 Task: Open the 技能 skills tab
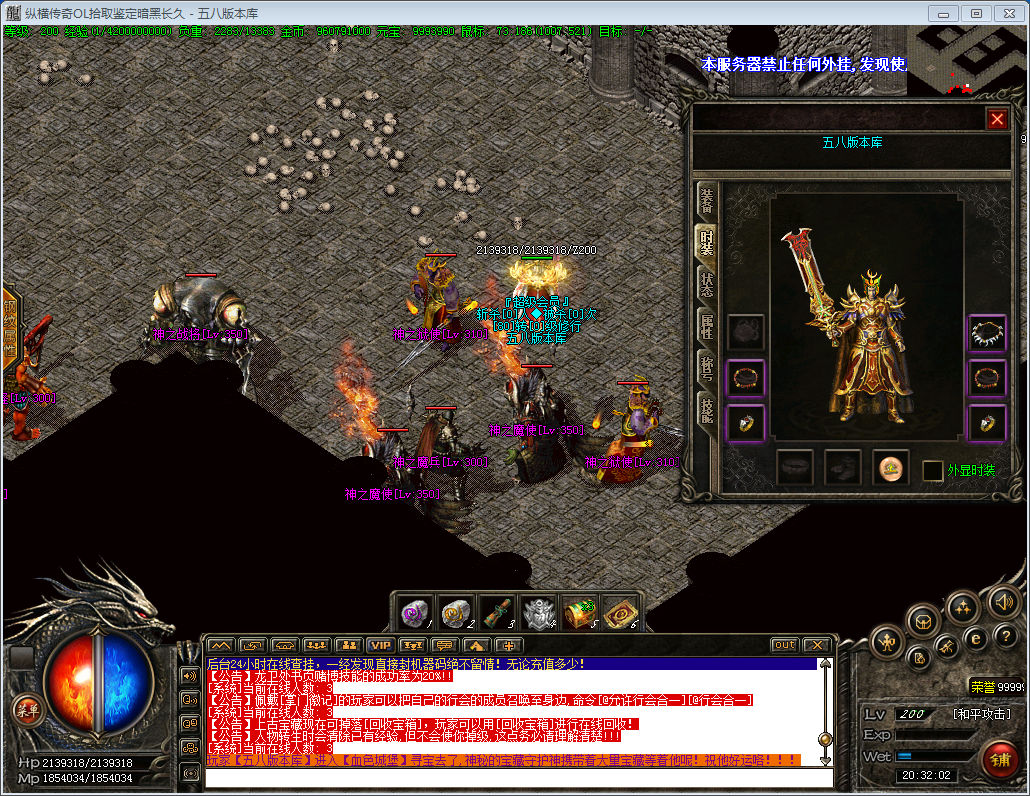(707, 408)
